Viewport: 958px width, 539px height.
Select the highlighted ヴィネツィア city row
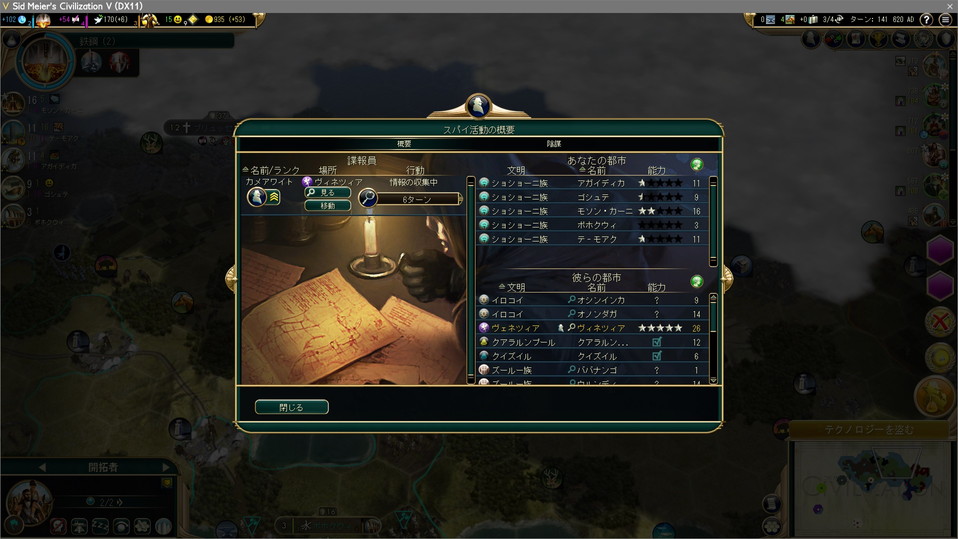click(592, 328)
